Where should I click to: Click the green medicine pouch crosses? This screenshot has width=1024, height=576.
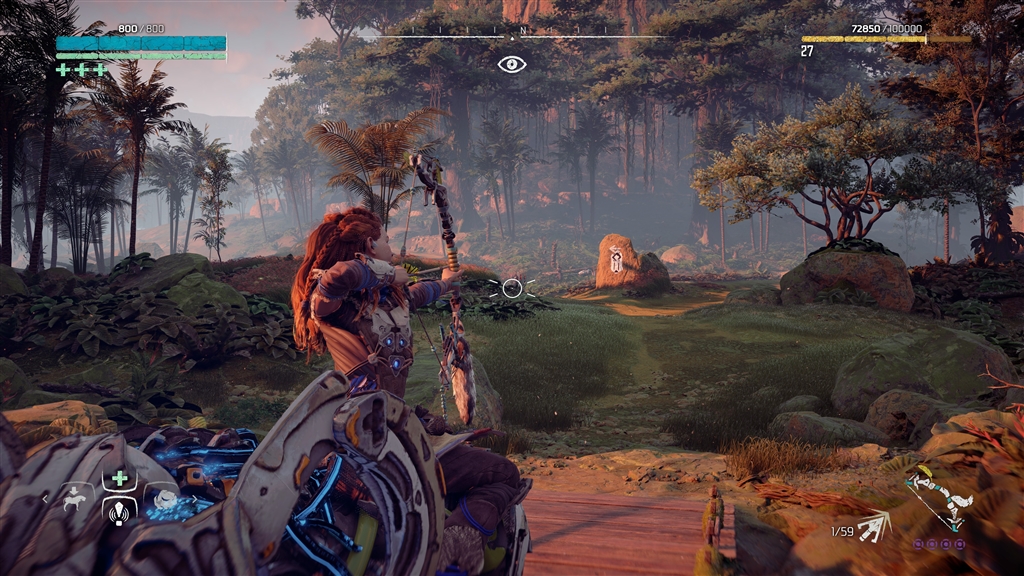coord(82,70)
